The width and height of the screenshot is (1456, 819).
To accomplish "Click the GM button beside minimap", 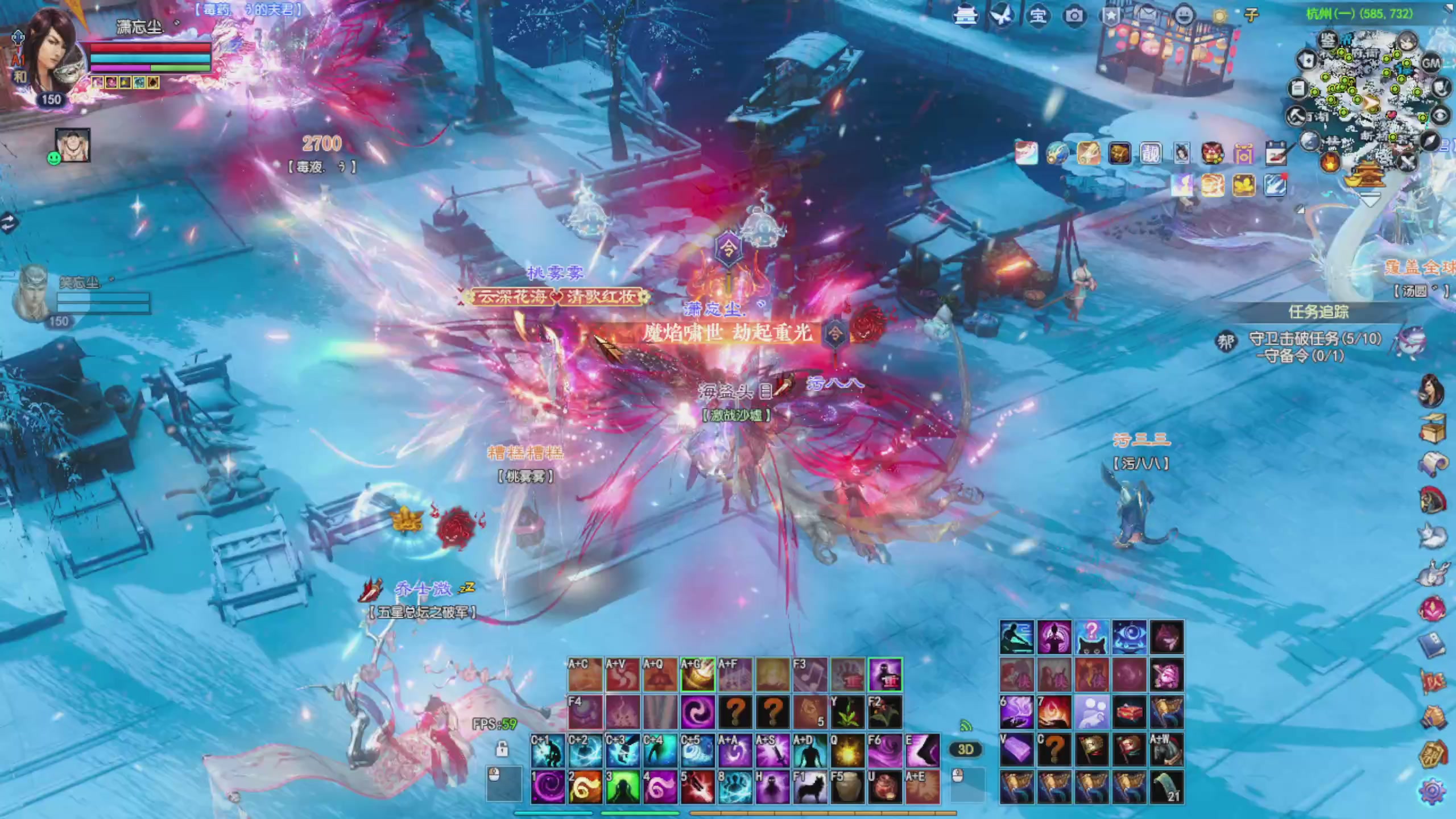I will pos(1430,63).
